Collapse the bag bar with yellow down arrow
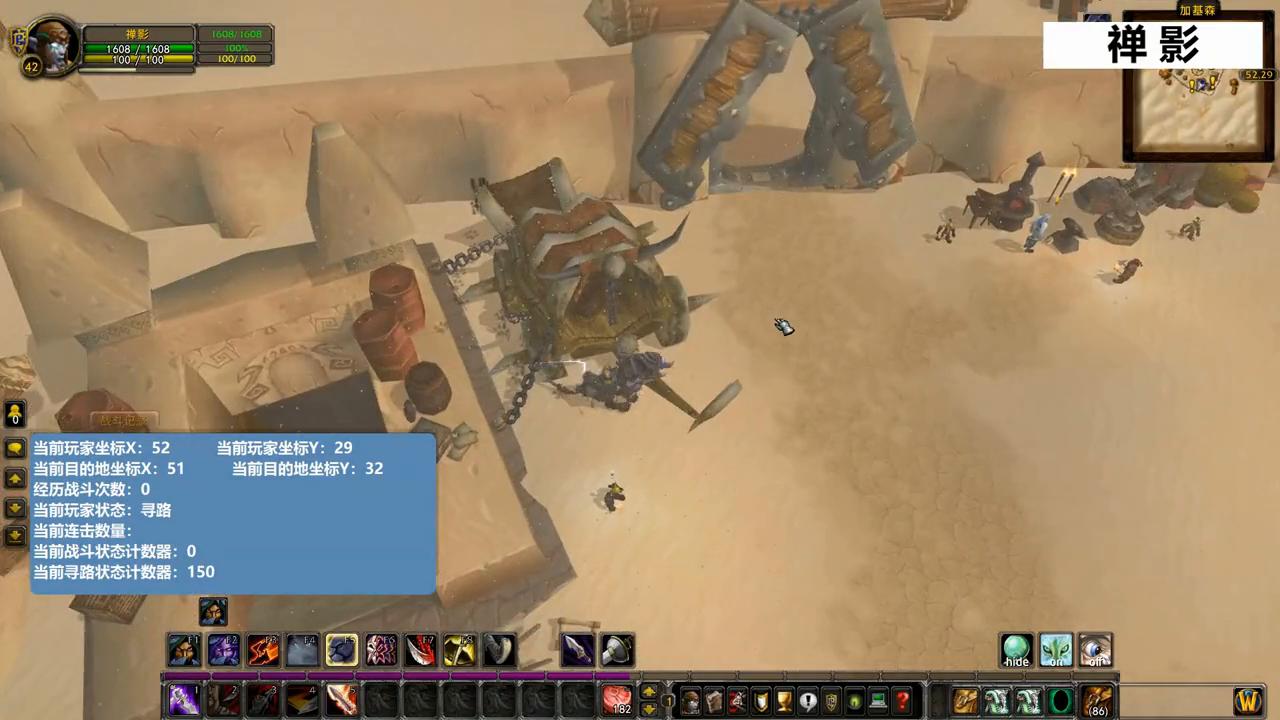This screenshot has width=1280, height=720. [647, 706]
